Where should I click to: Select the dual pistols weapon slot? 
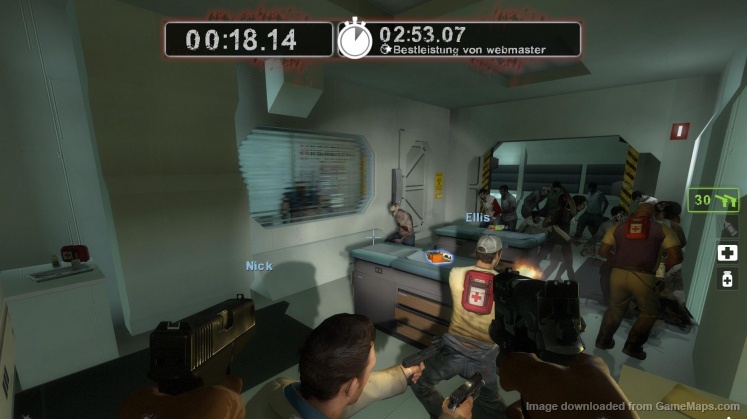(x=711, y=200)
